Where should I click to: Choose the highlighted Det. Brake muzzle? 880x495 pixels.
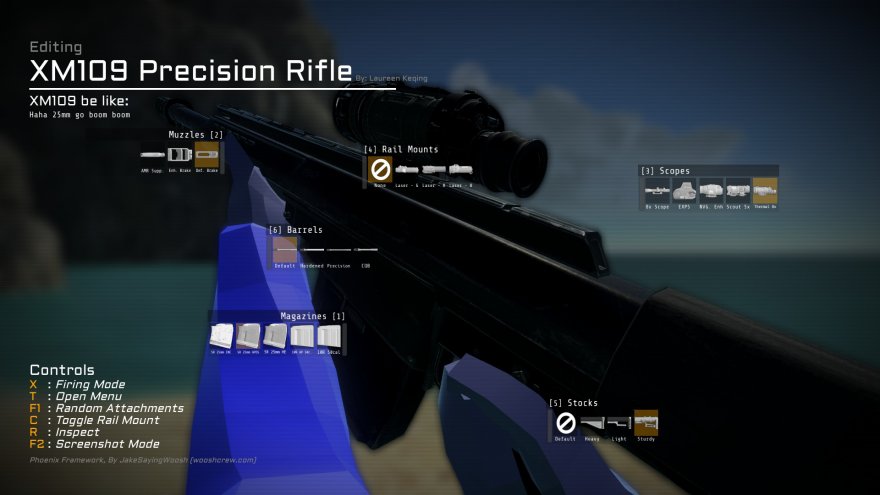pos(209,156)
